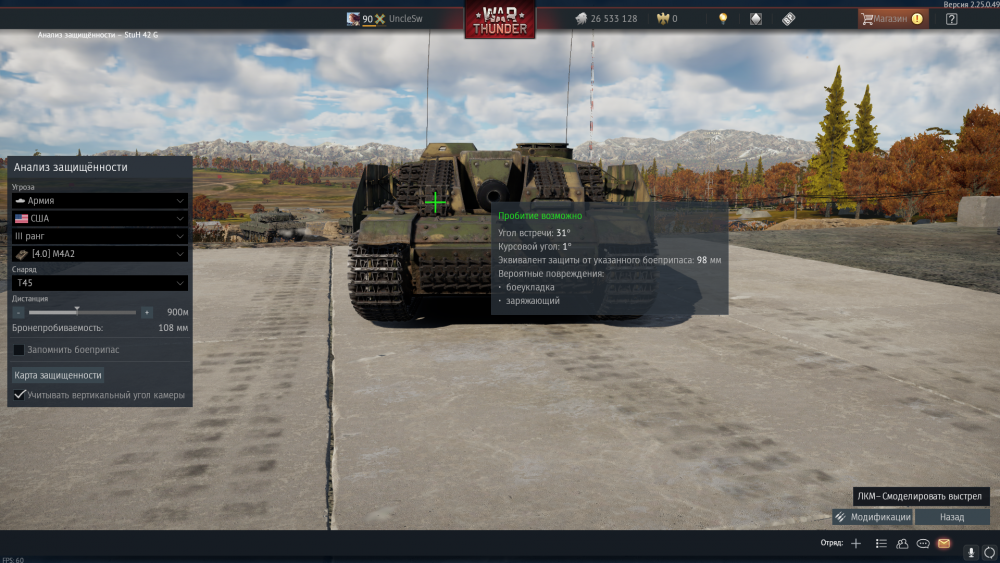Open the orange envelope mail icon
The height and width of the screenshot is (563, 1000).
point(944,543)
